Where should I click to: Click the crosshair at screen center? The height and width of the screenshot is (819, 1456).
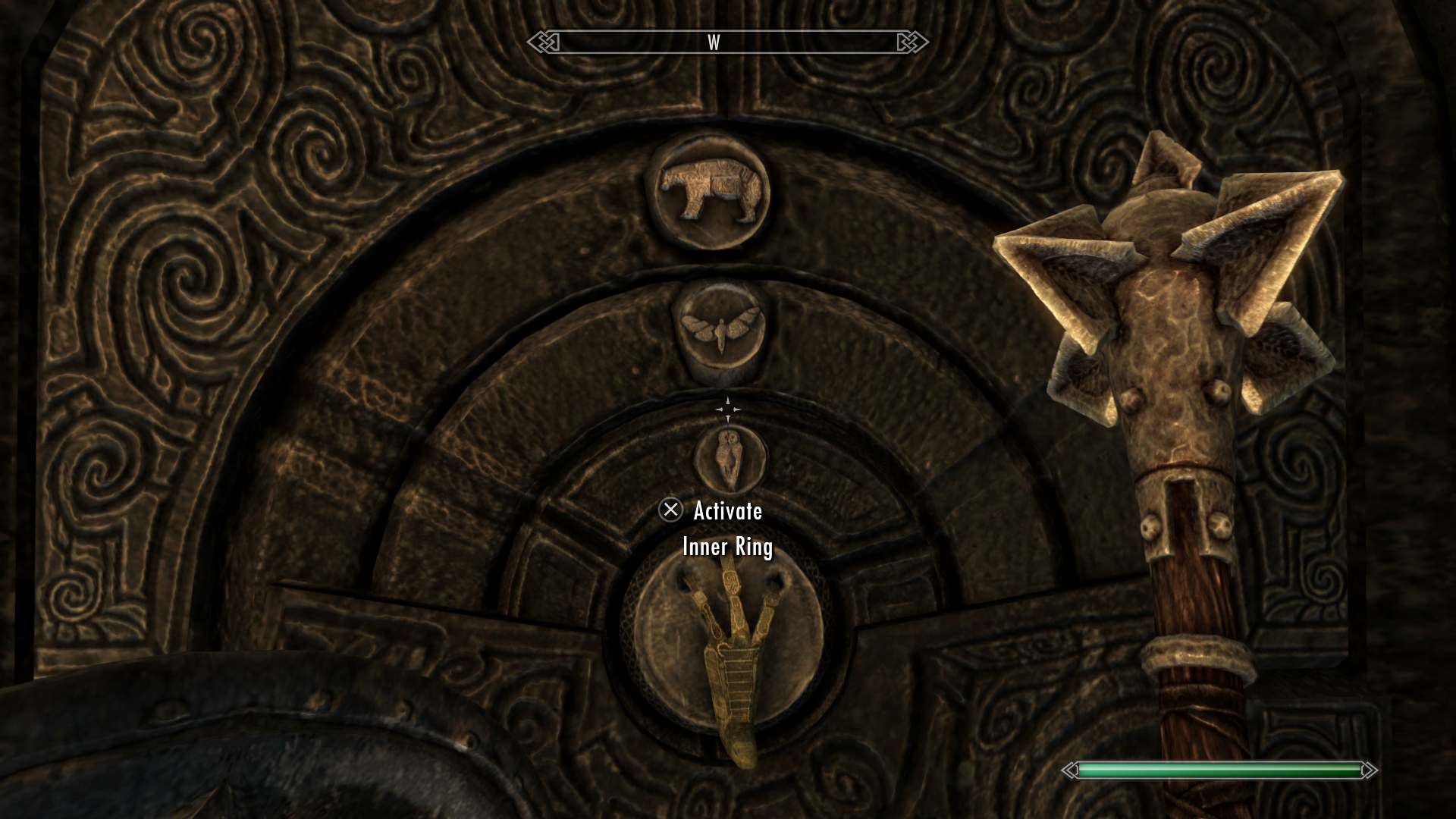click(x=730, y=408)
